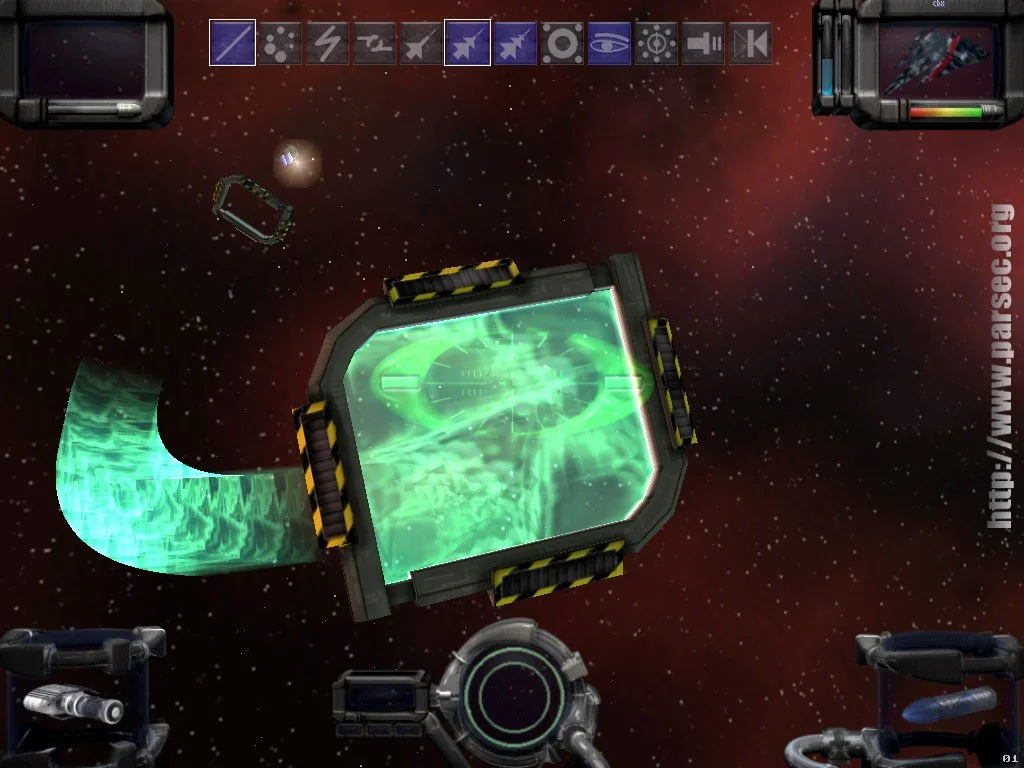Toggle the blue eye icon
Viewport: 1024px width, 768px height.
pos(609,43)
